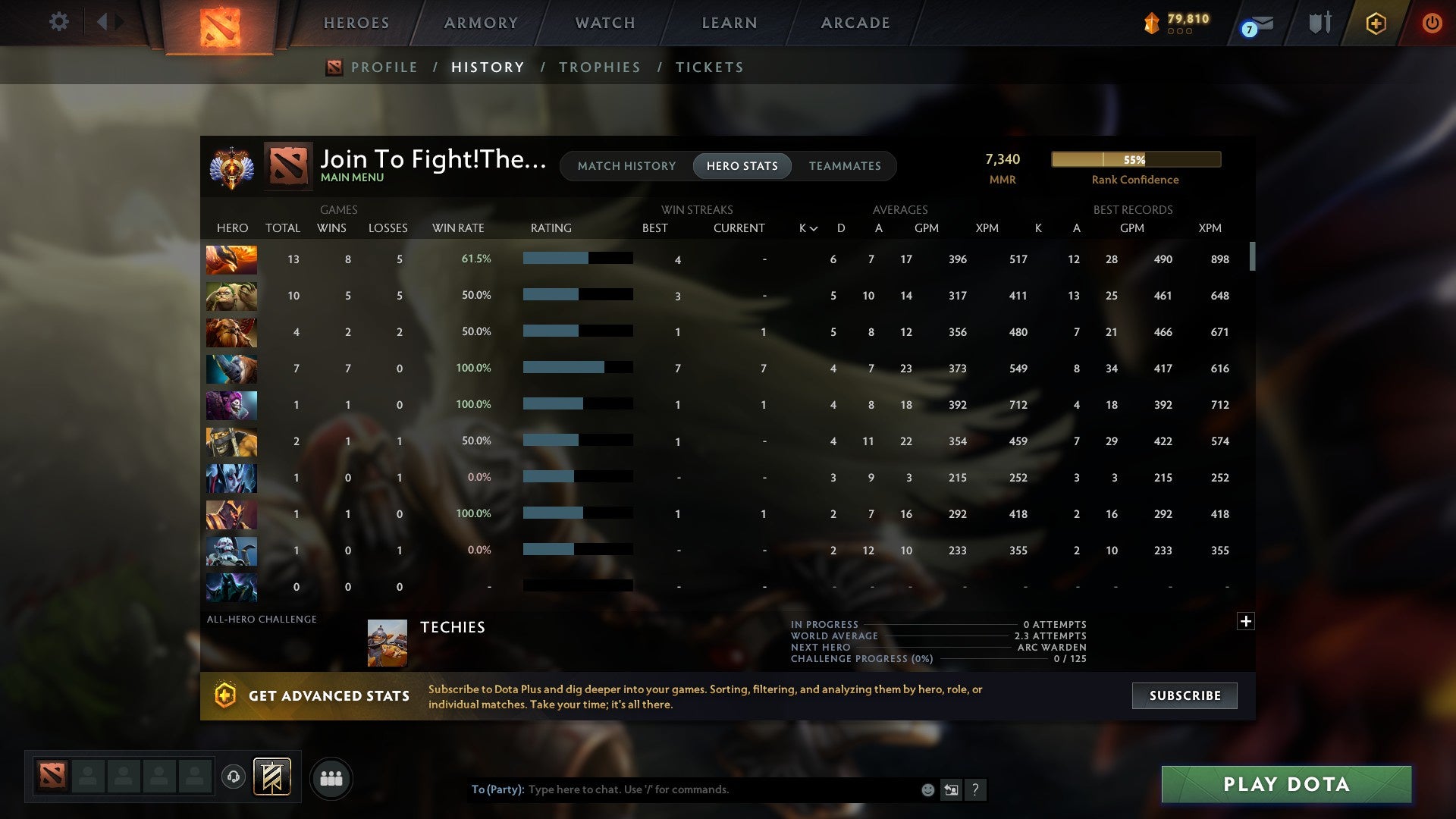Viewport: 1456px width, 819px height.
Task: Open the Armory shield-and-sword icon
Action: [1319, 22]
